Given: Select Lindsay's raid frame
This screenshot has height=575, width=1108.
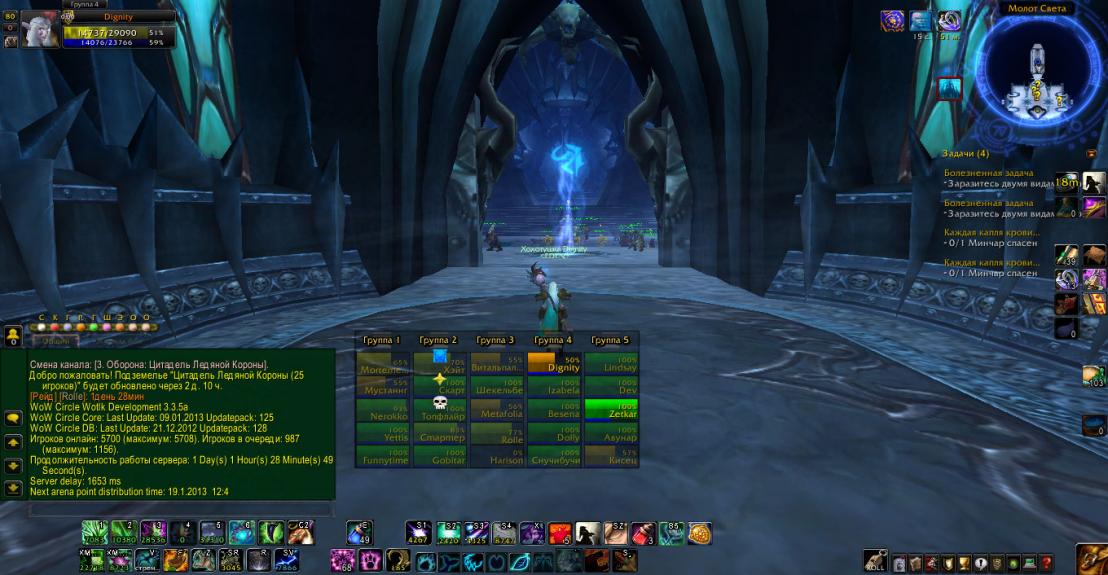Looking at the screenshot, I should point(612,362).
